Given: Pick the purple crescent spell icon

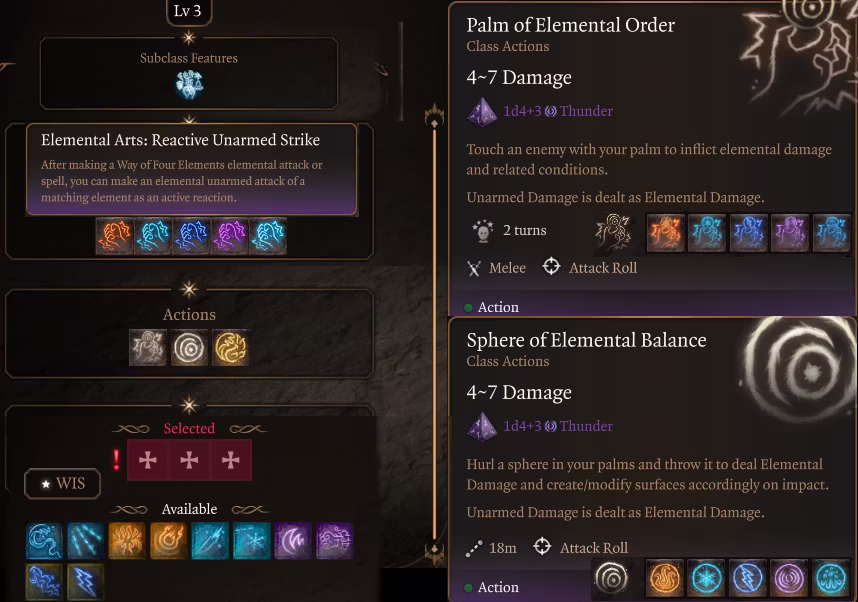Looking at the screenshot, I should tap(292, 541).
